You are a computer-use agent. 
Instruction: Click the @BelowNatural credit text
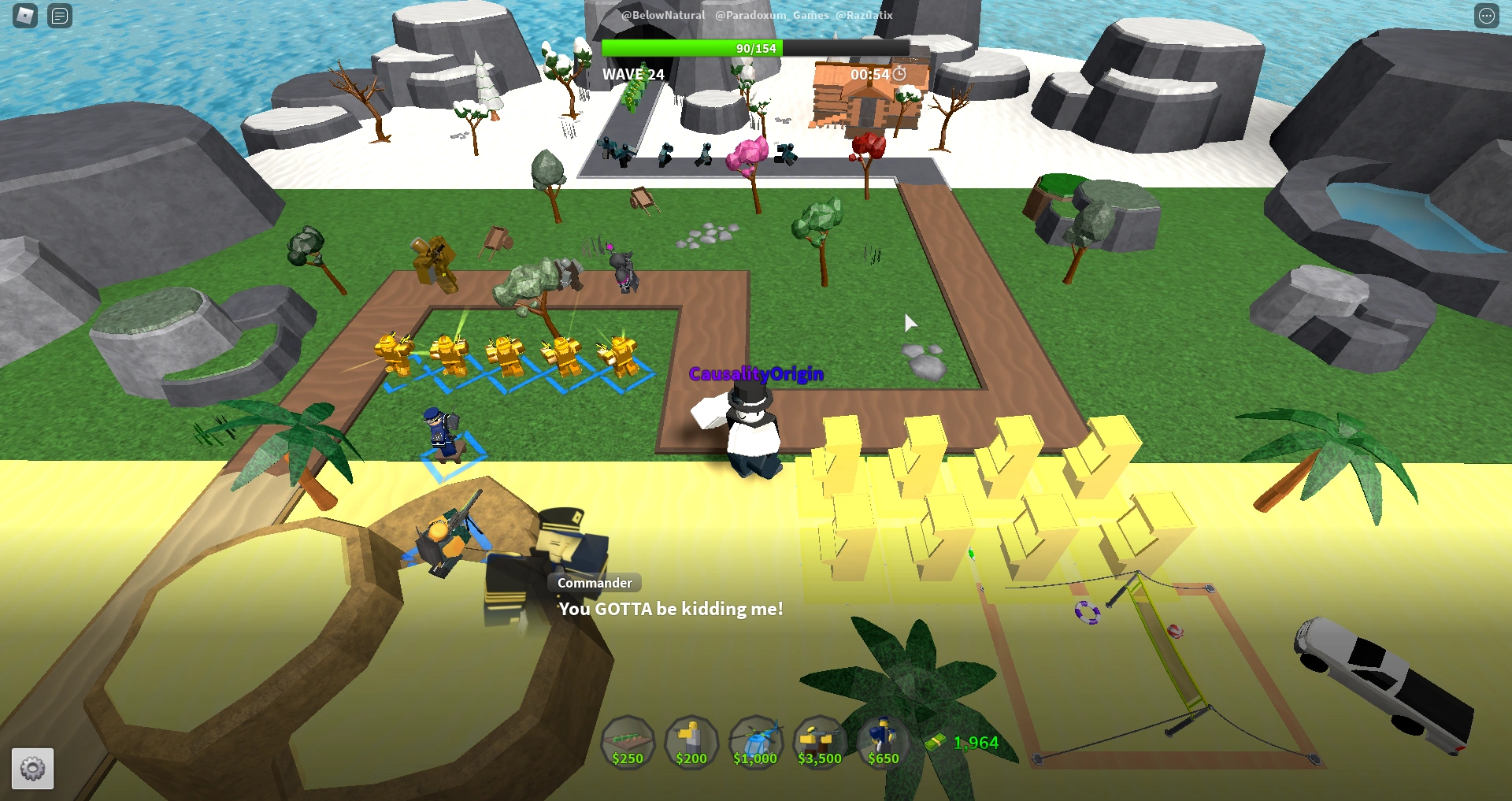(664, 15)
